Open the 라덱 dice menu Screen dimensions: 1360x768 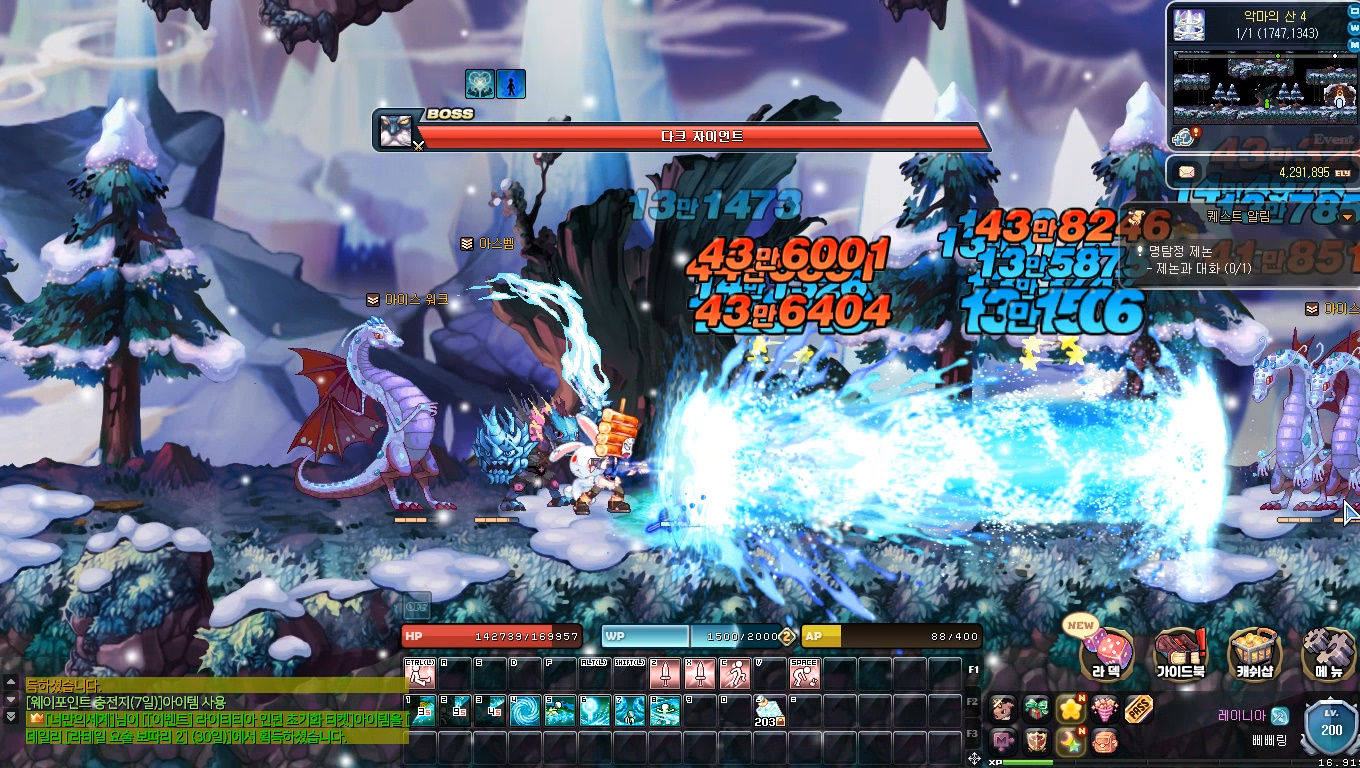pyautogui.click(x=1106, y=654)
